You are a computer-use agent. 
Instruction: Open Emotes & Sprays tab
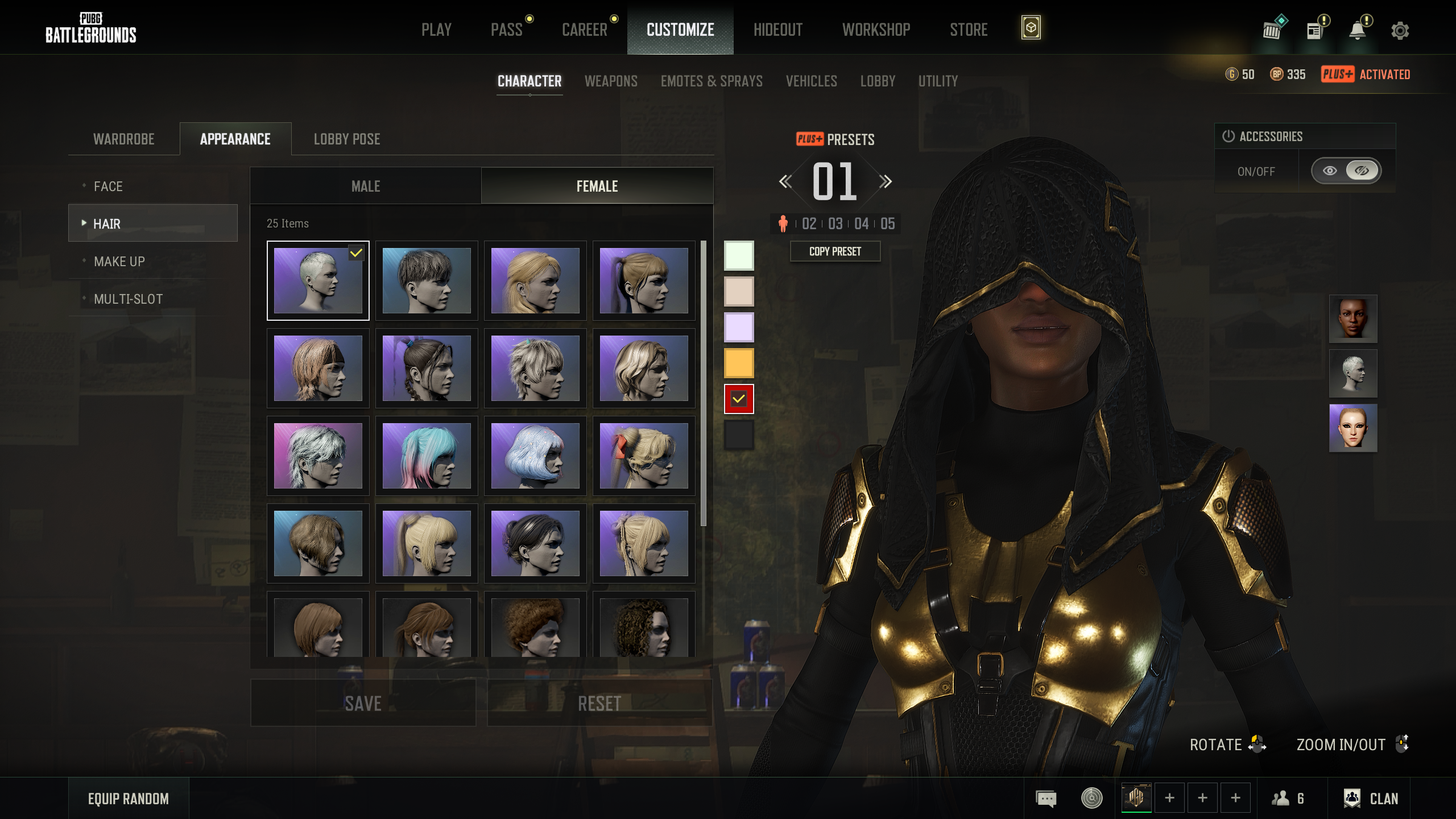(x=711, y=81)
